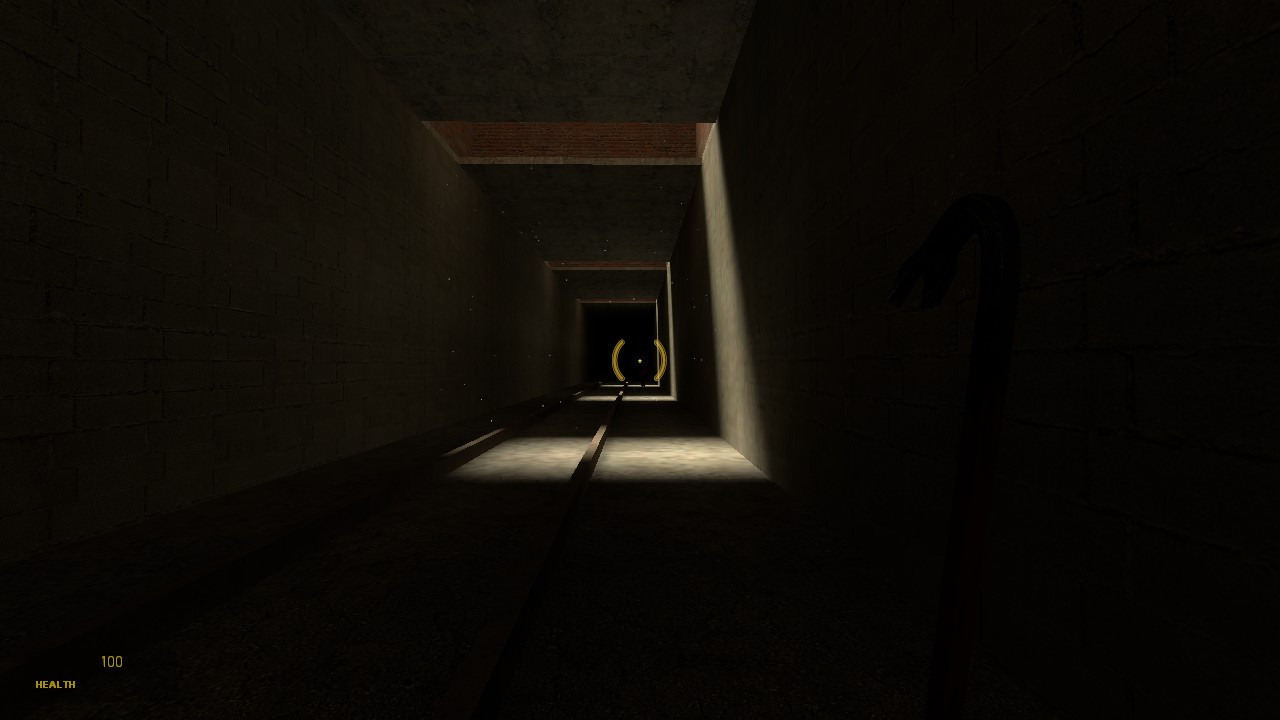Click the right crosshair bracket
Screen dimensions: 1280x720
(x=660, y=360)
